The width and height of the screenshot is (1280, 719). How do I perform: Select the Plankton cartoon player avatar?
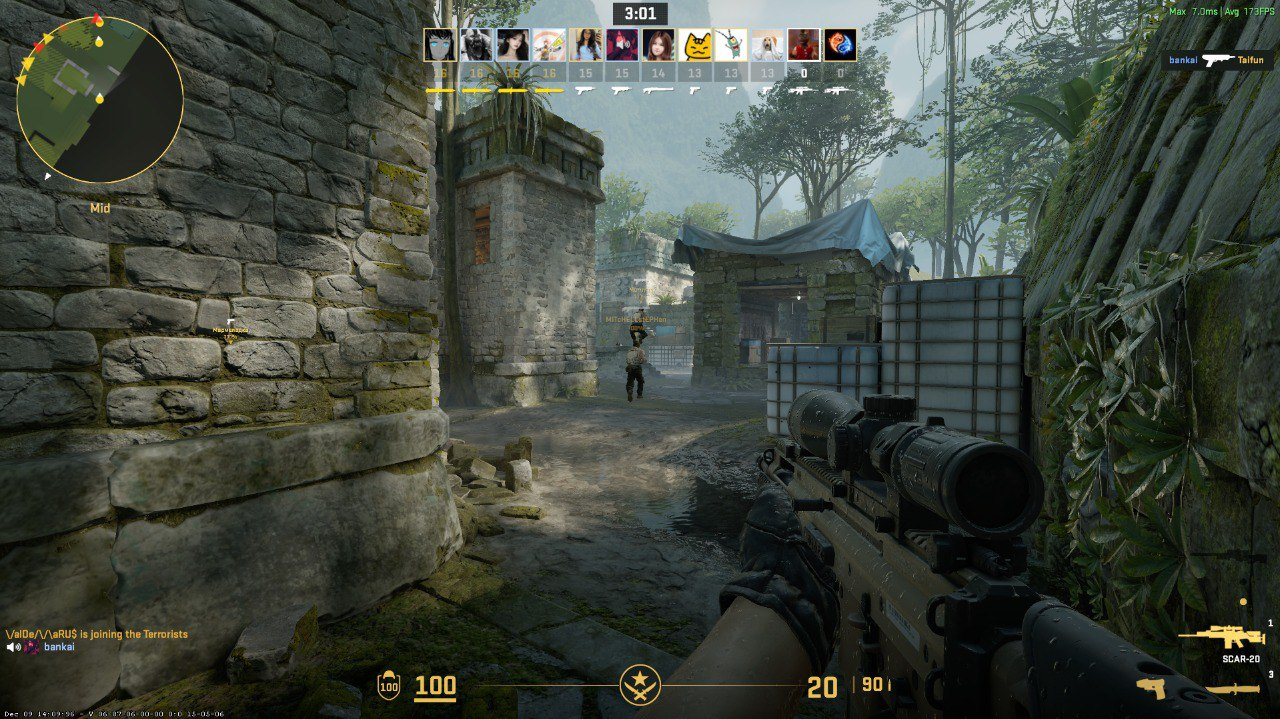730,45
